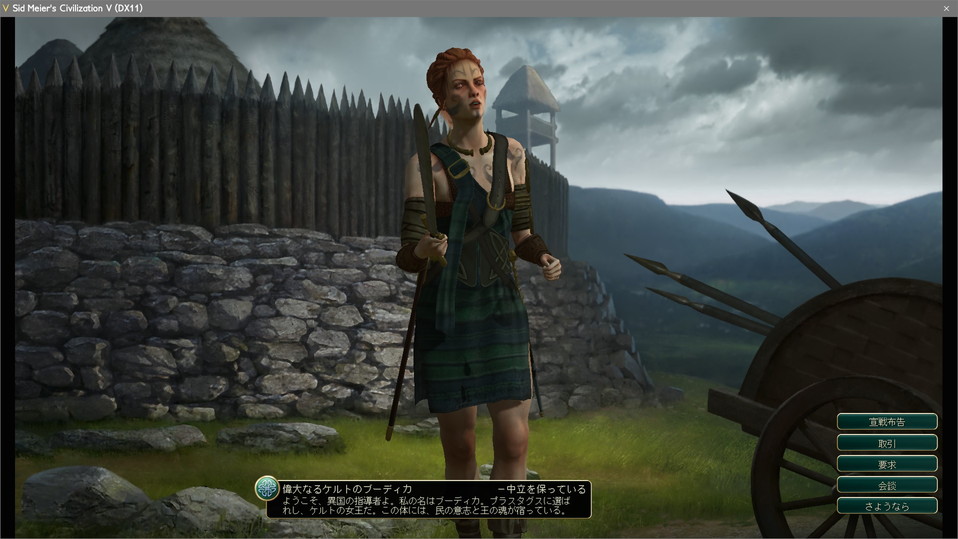Select the 要求 demand option
The width and height of the screenshot is (958, 539).
pos(887,463)
